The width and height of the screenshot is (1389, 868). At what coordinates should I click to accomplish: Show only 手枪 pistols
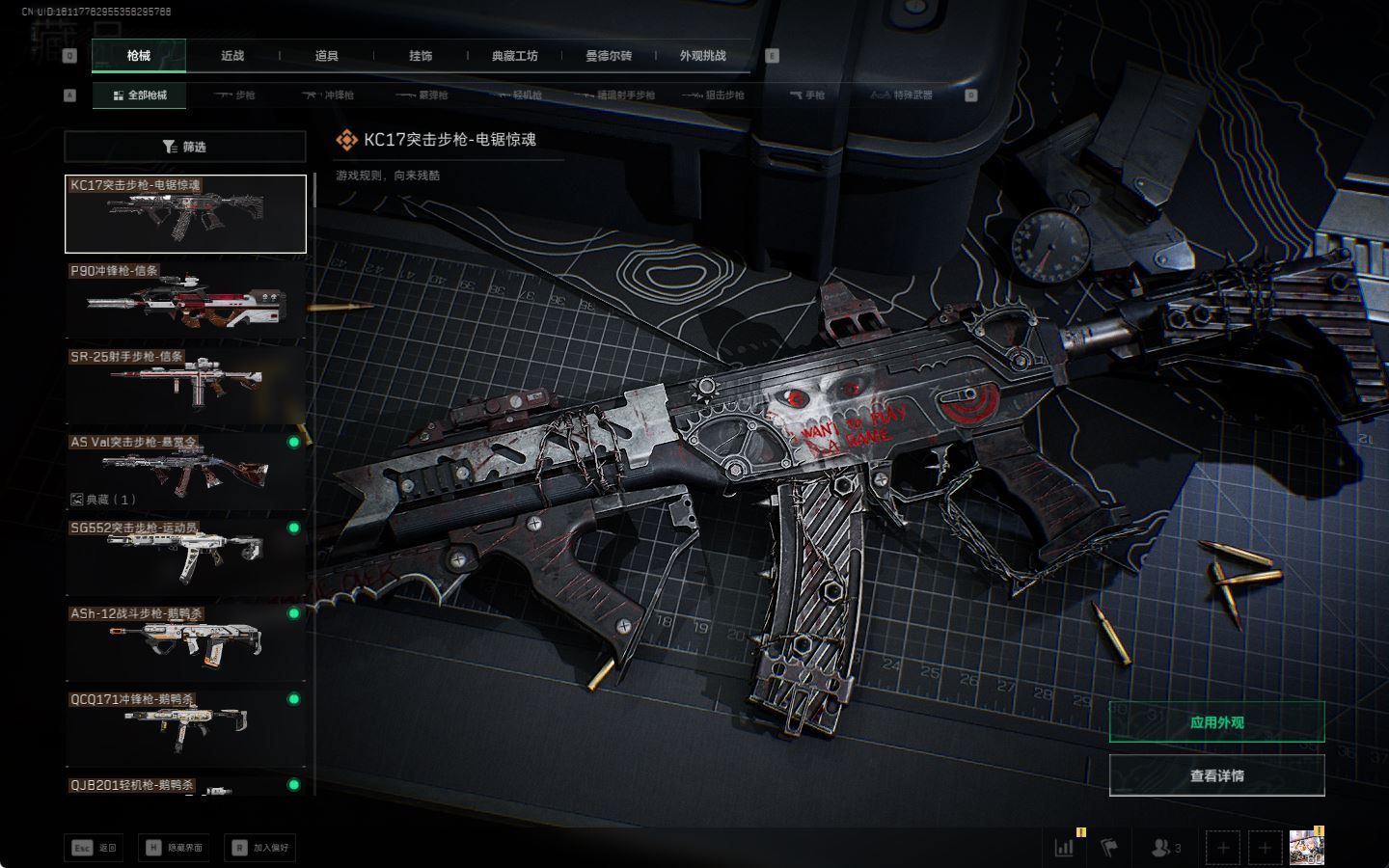[807, 95]
